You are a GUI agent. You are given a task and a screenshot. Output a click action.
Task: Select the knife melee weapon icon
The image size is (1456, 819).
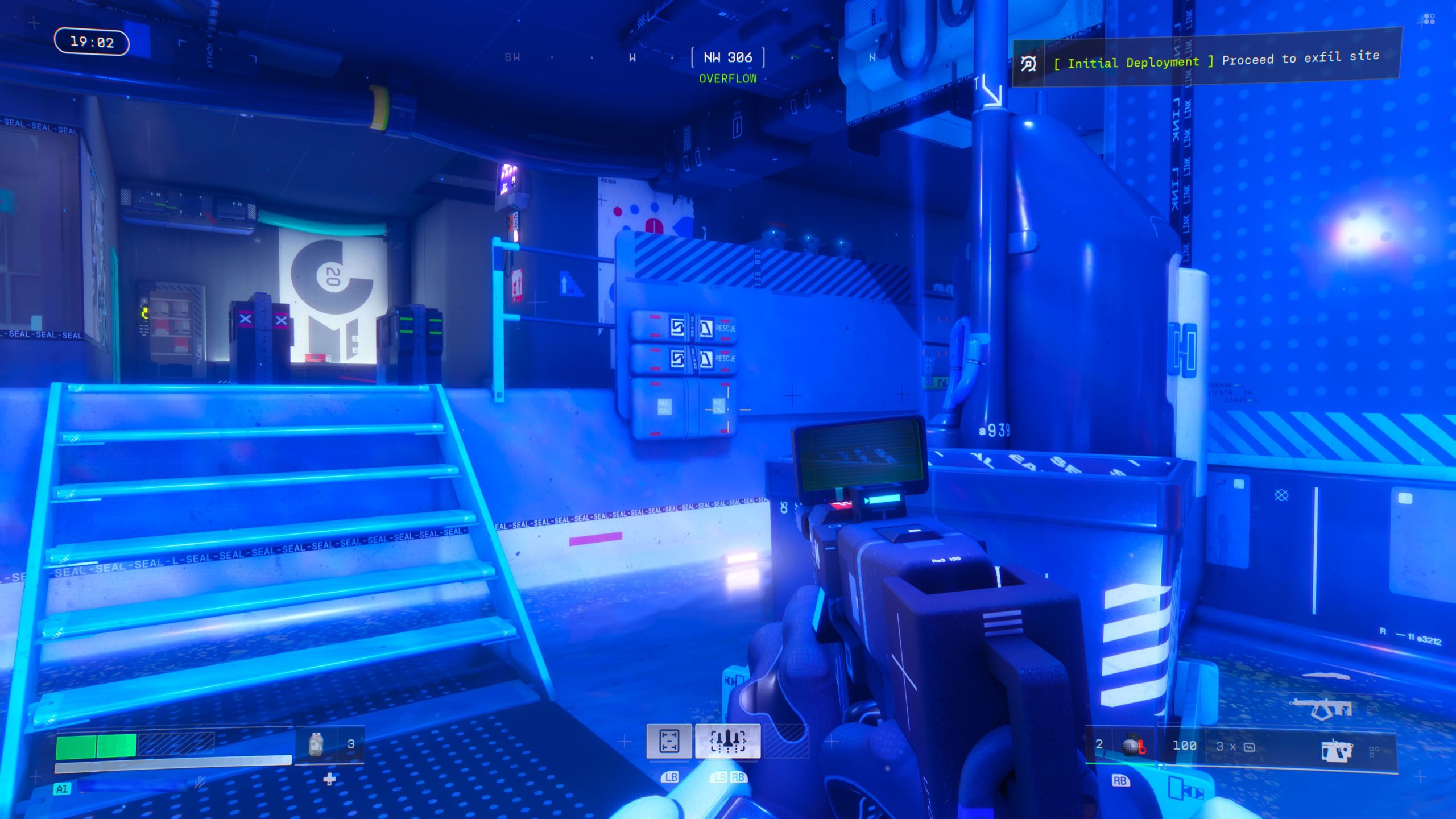1326,676
